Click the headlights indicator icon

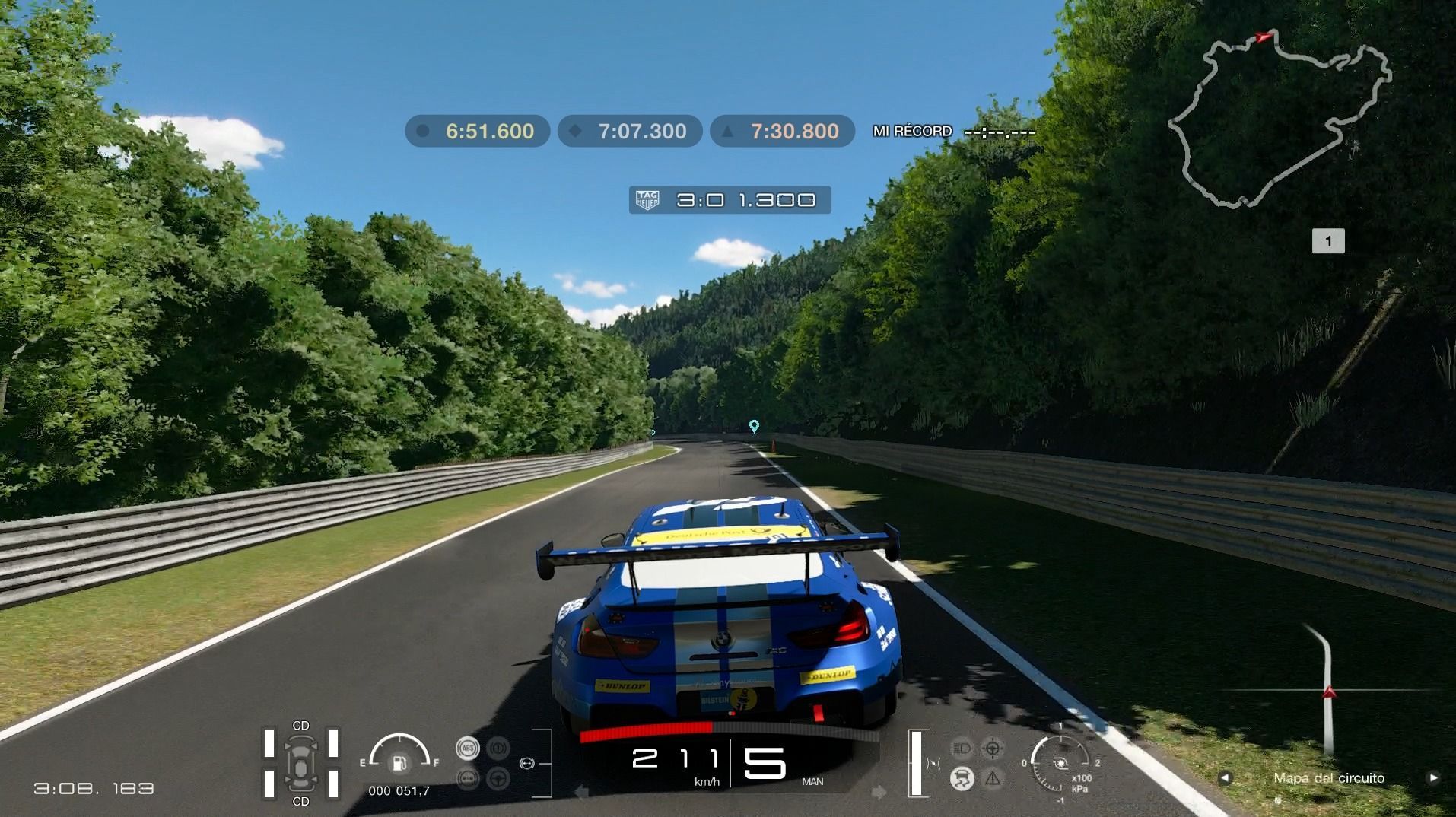pyautogui.click(x=962, y=748)
